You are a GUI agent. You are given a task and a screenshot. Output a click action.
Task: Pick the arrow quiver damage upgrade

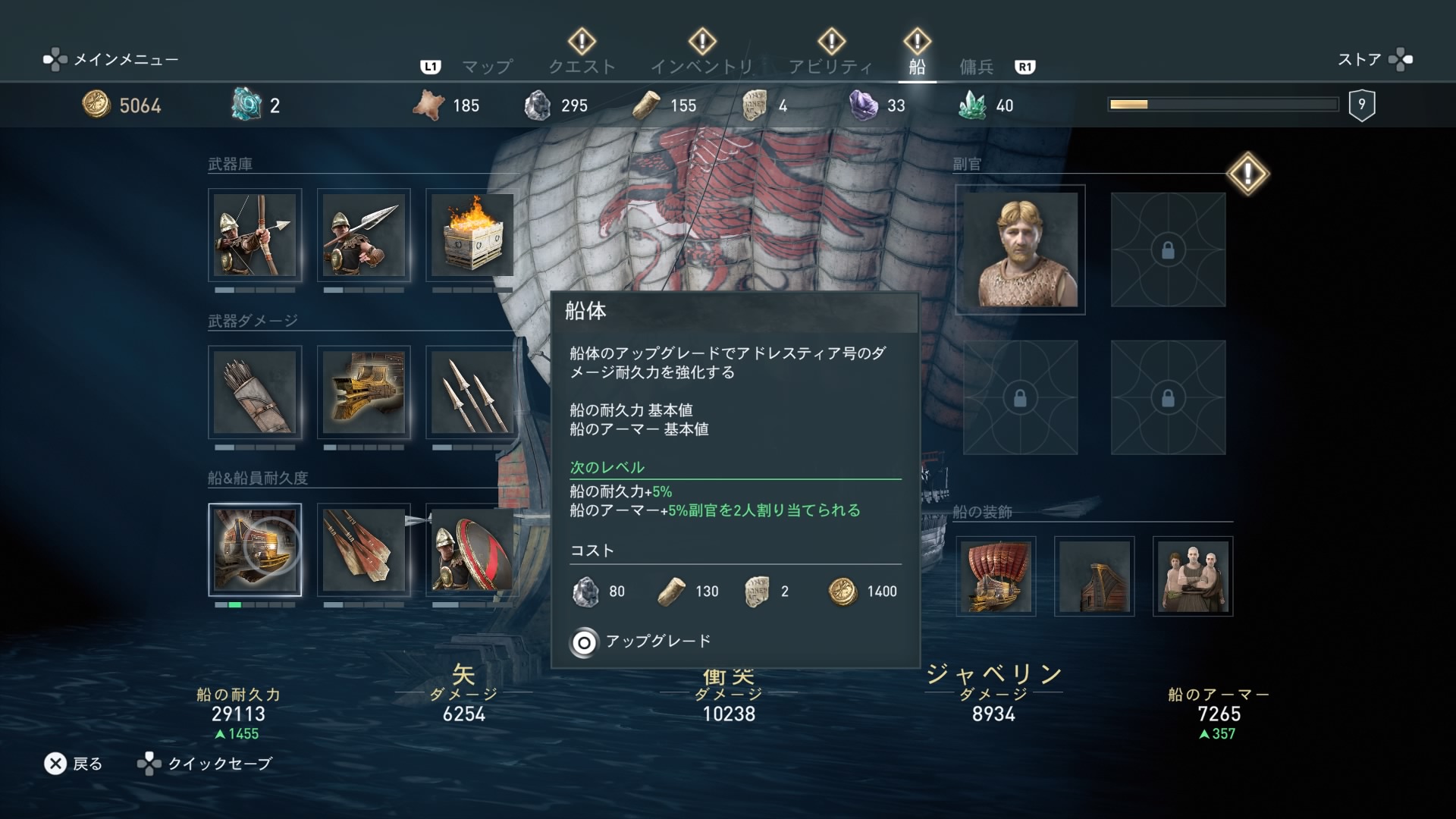[x=255, y=392]
